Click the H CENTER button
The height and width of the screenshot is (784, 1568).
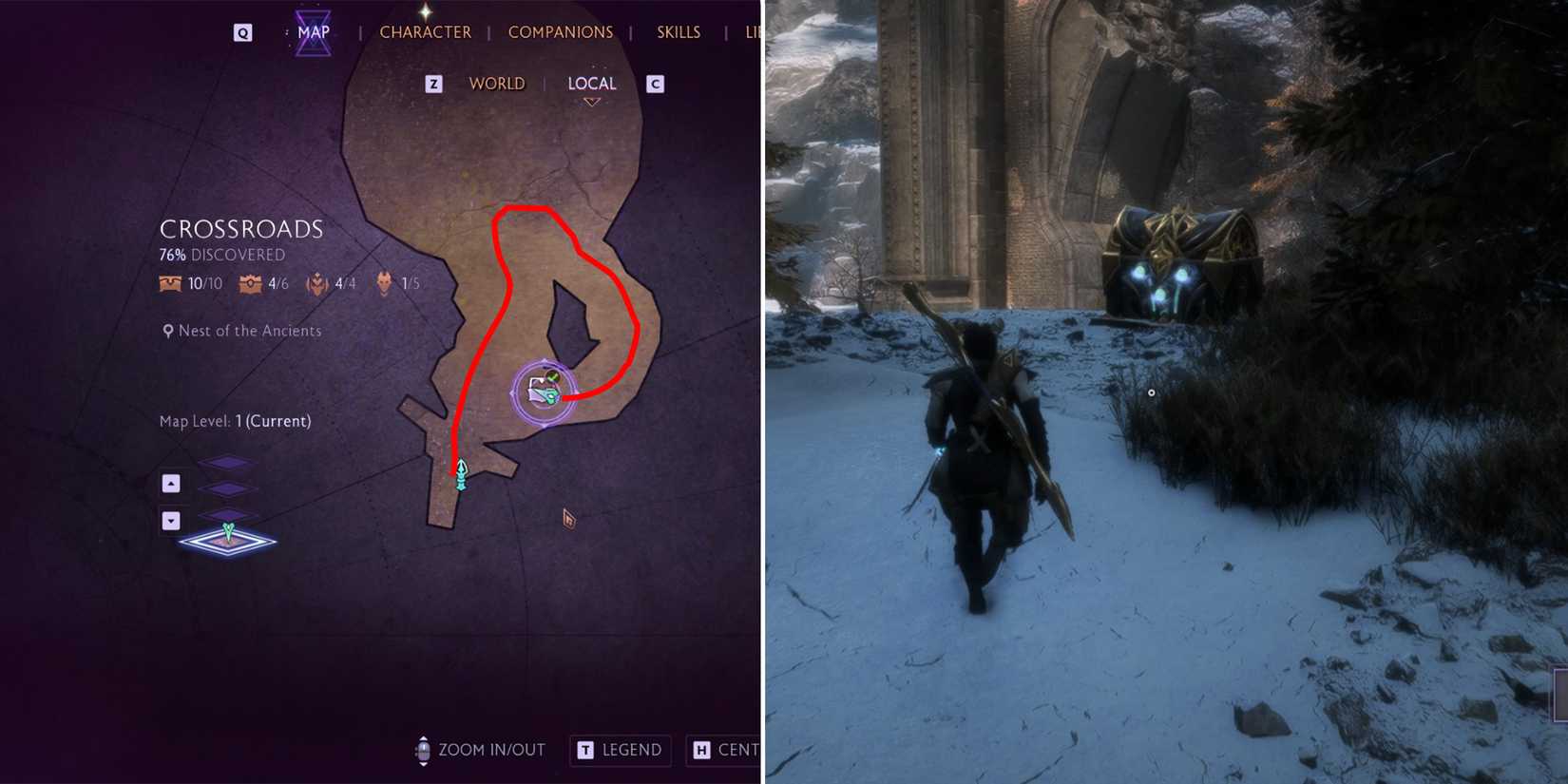tap(724, 750)
